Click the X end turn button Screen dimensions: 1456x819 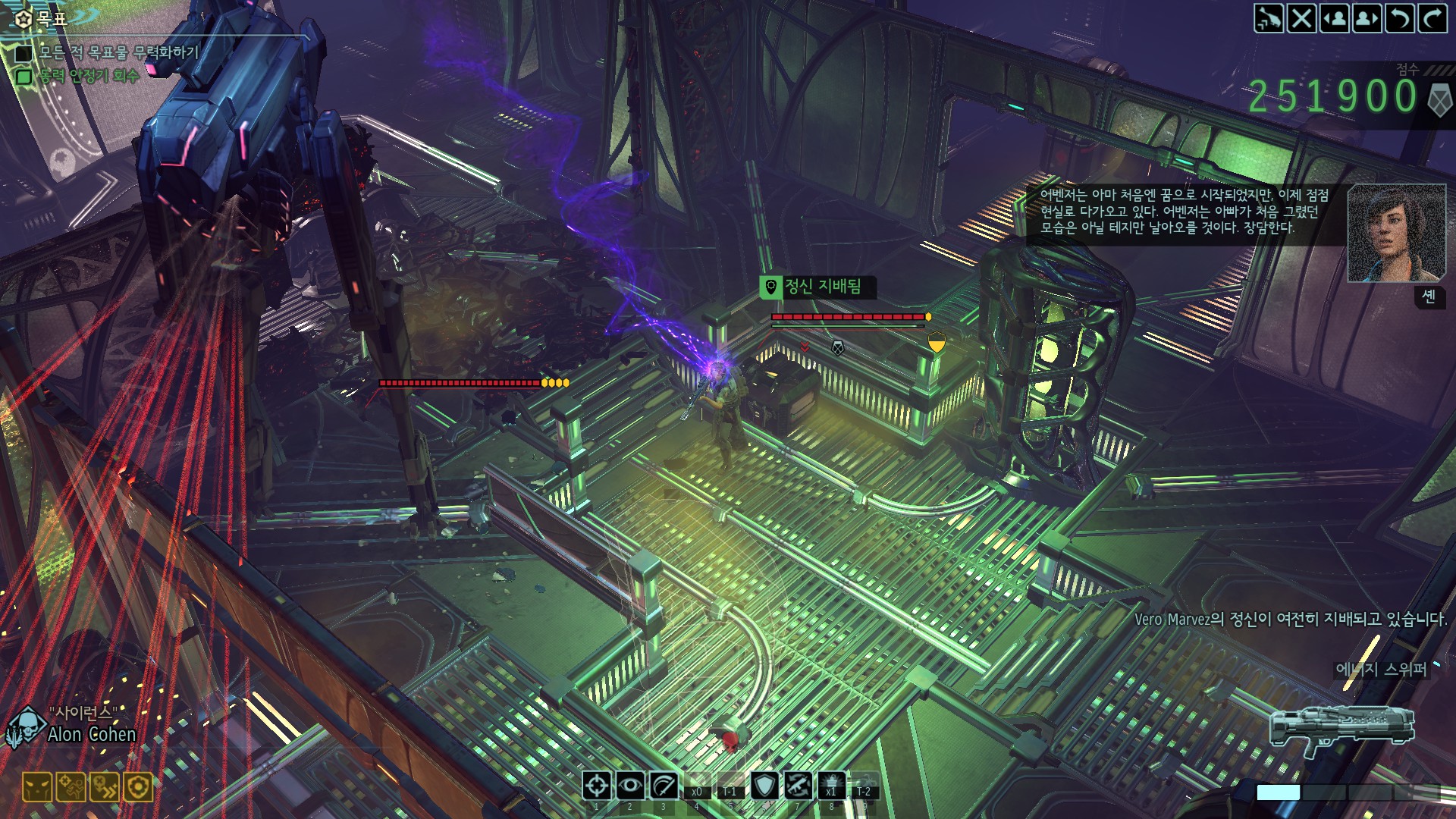[1302, 18]
